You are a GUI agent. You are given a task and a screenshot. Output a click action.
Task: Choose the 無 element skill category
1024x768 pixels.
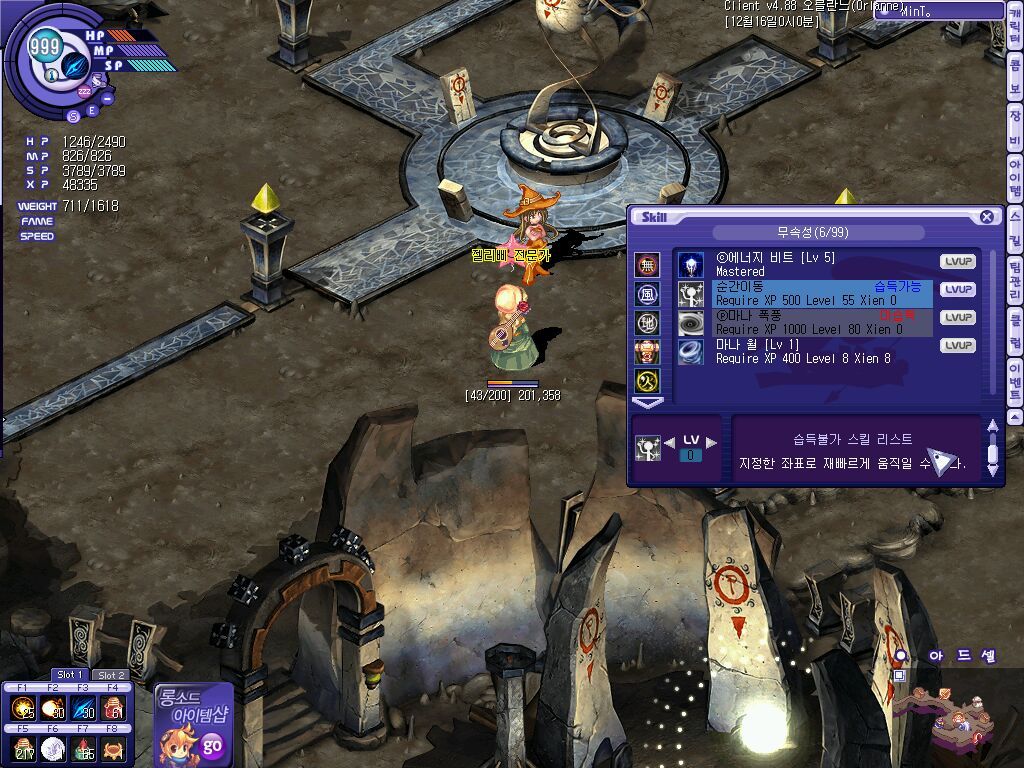pyautogui.click(x=647, y=265)
